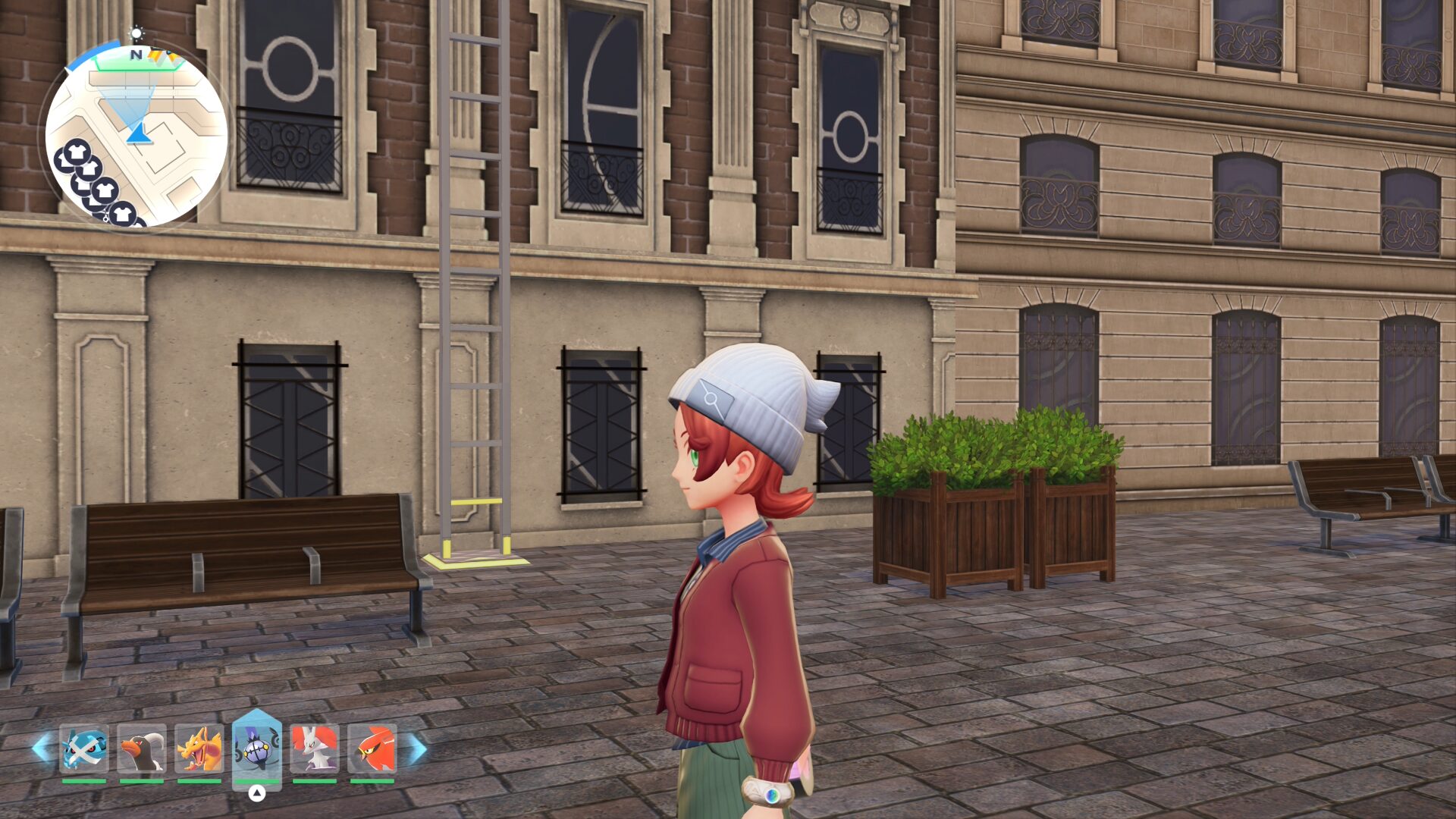Click the left arrow beside the party bar
The height and width of the screenshot is (819, 1456).
pos(42,748)
